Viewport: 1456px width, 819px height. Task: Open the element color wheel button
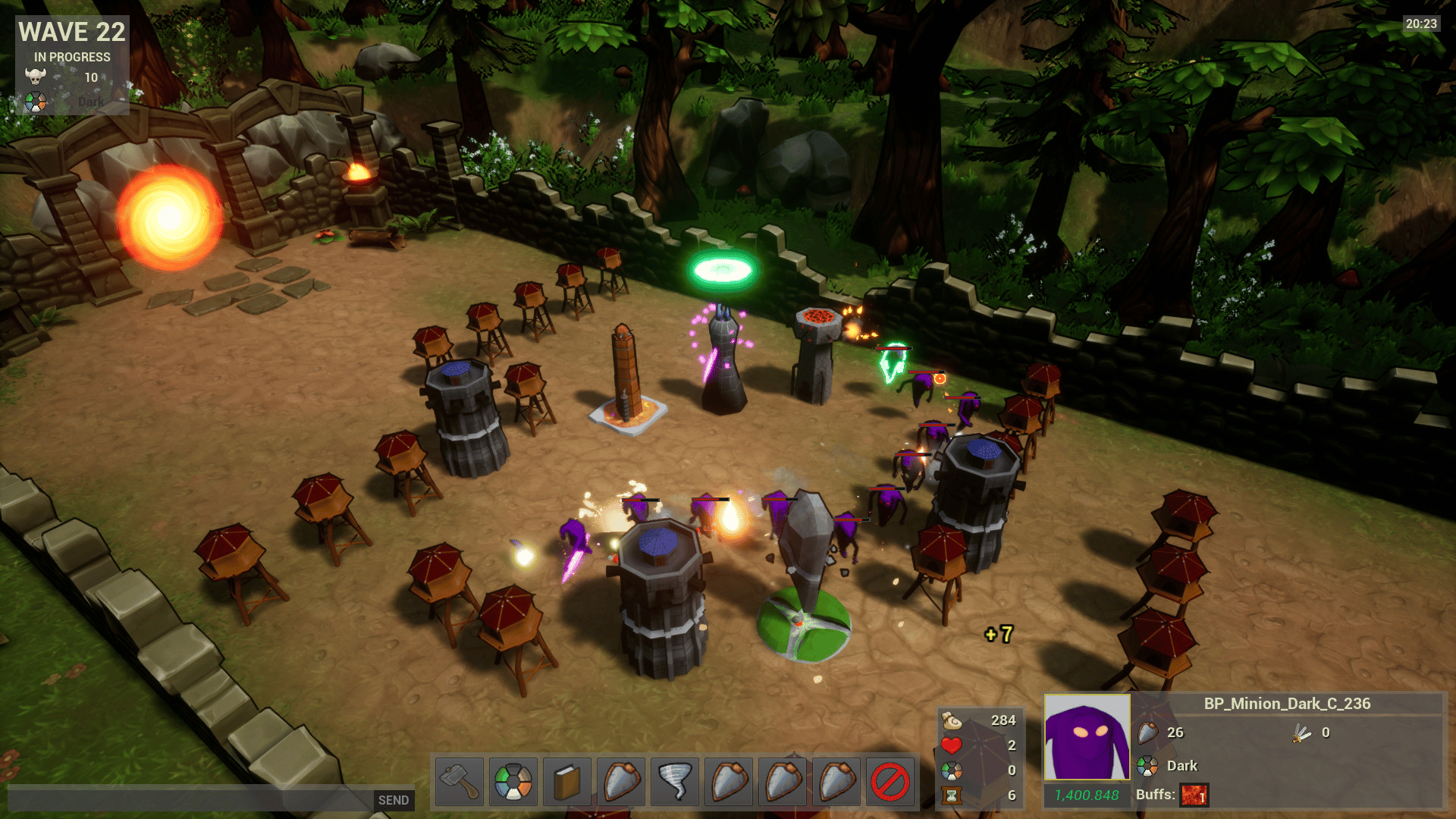point(513,781)
